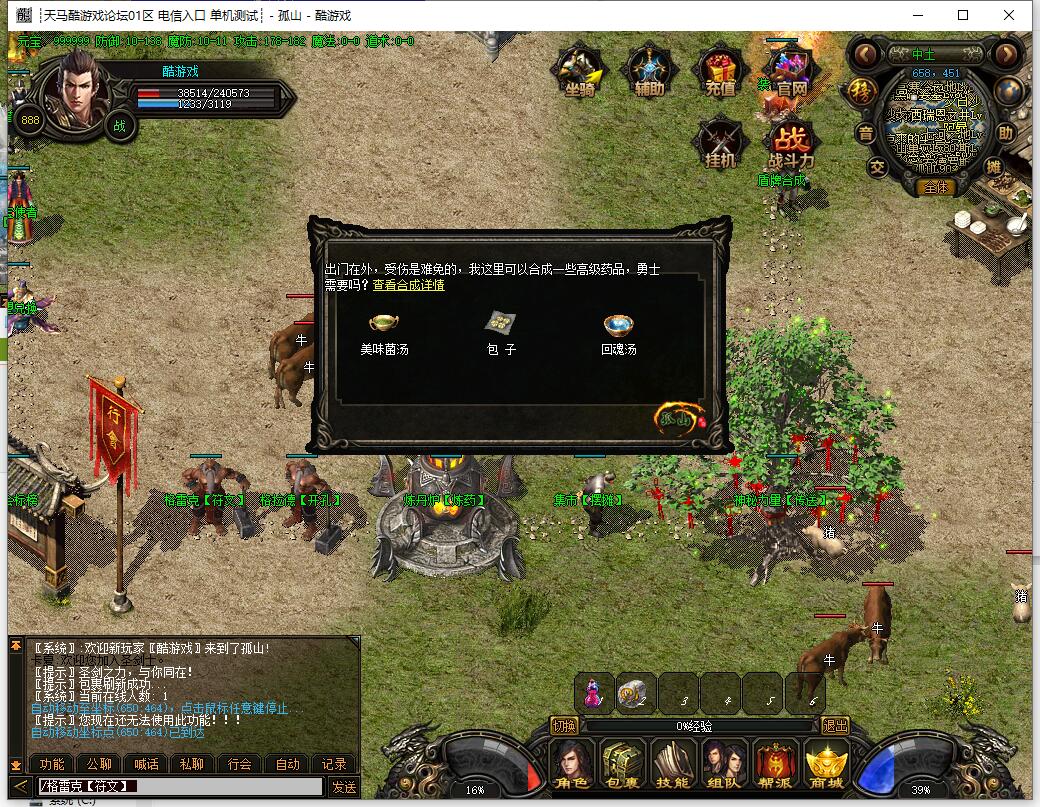Open the 包裹 bag inventory
The height and width of the screenshot is (807, 1040).
coord(623,765)
